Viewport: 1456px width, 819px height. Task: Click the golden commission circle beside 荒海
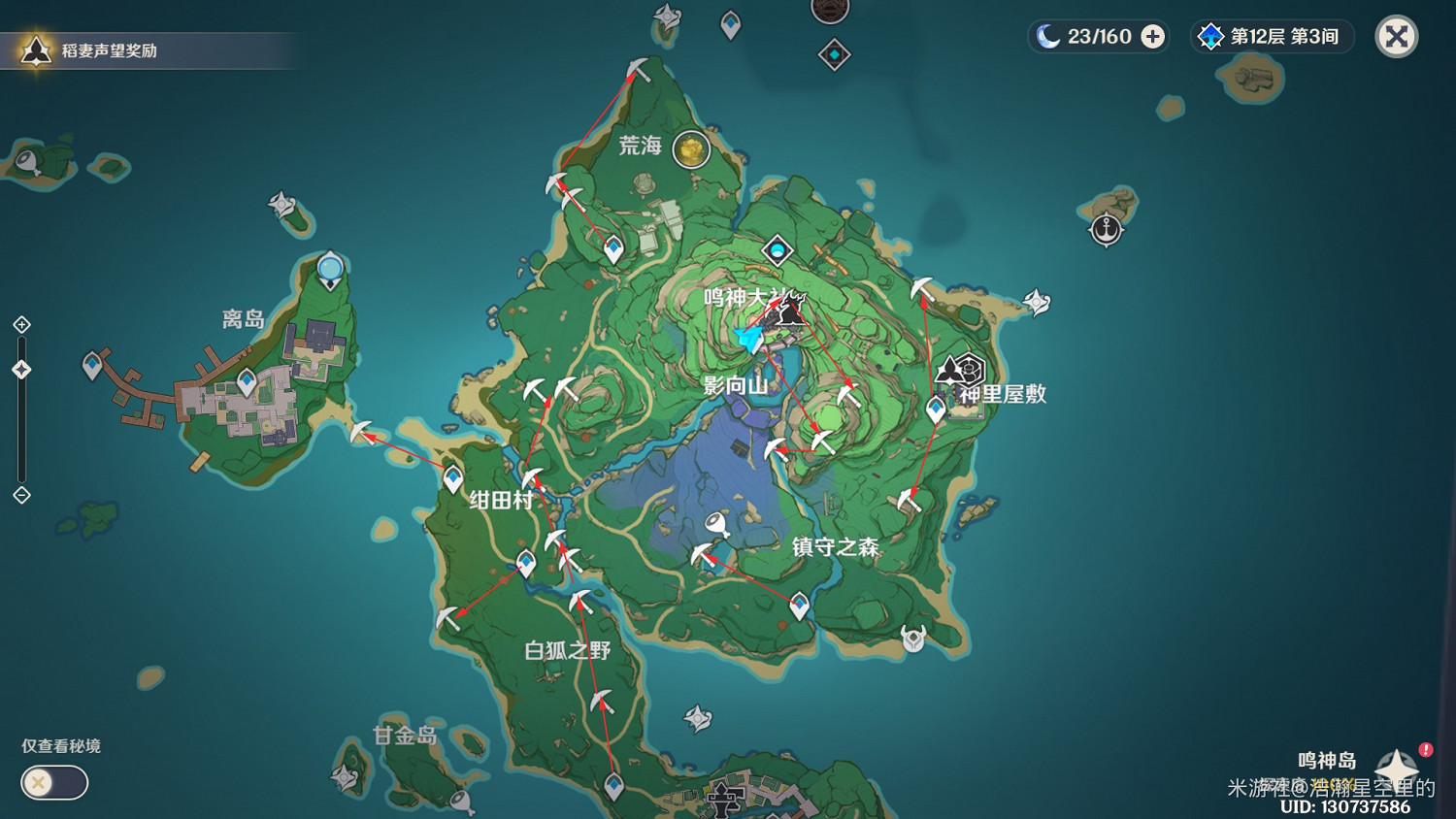point(691,150)
